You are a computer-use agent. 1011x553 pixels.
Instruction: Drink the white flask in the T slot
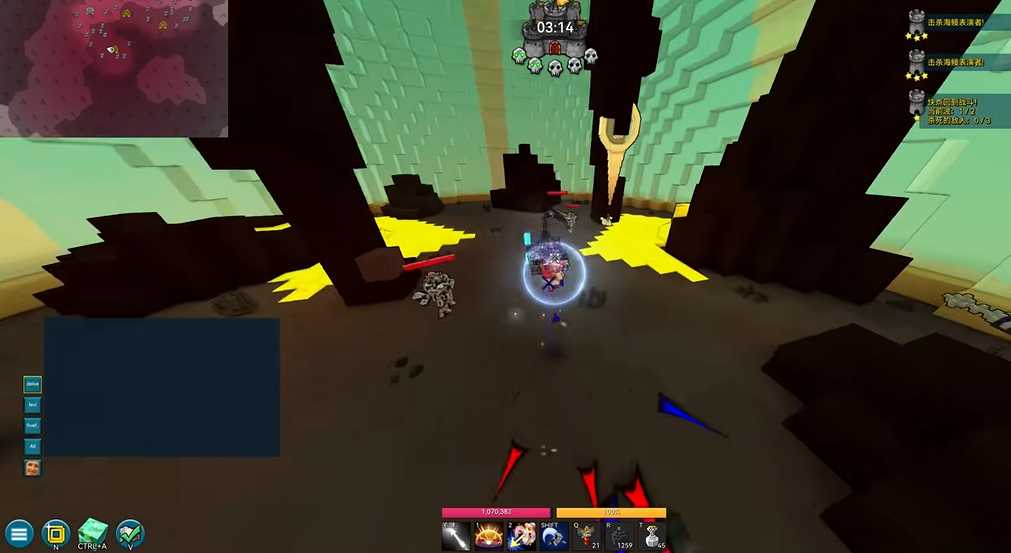[x=652, y=536]
